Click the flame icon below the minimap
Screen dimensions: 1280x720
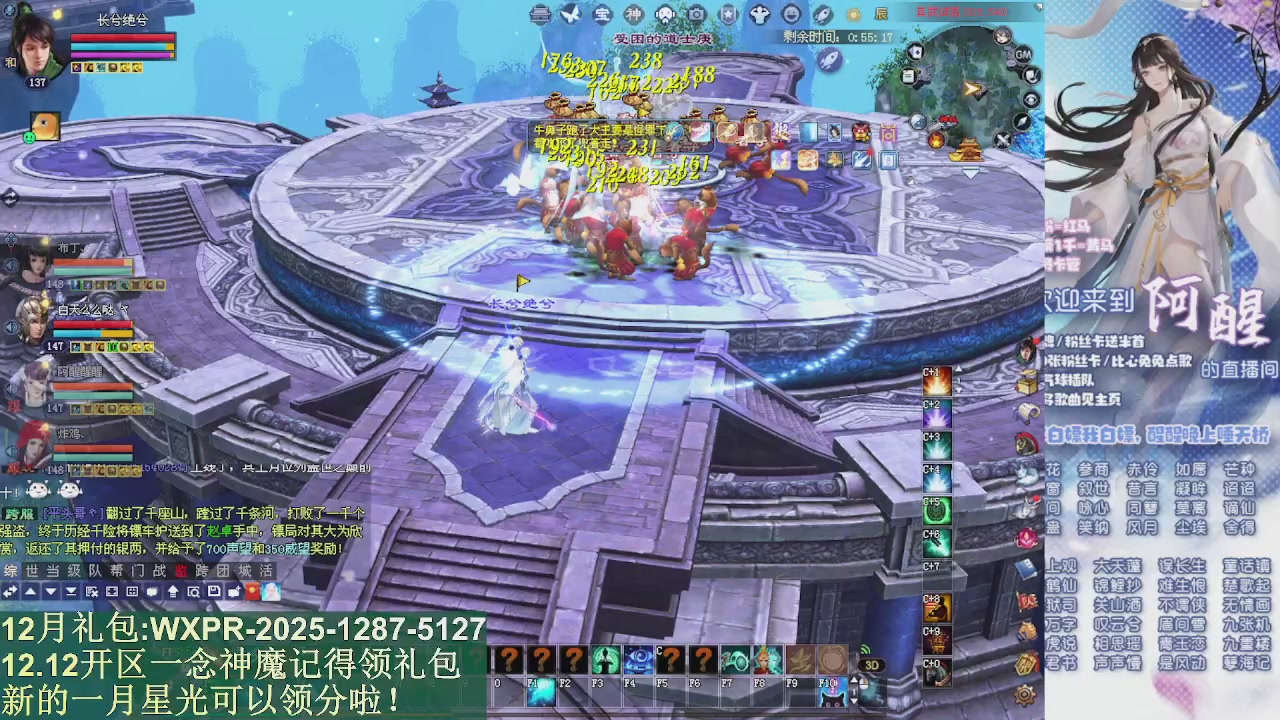coord(938,141)
